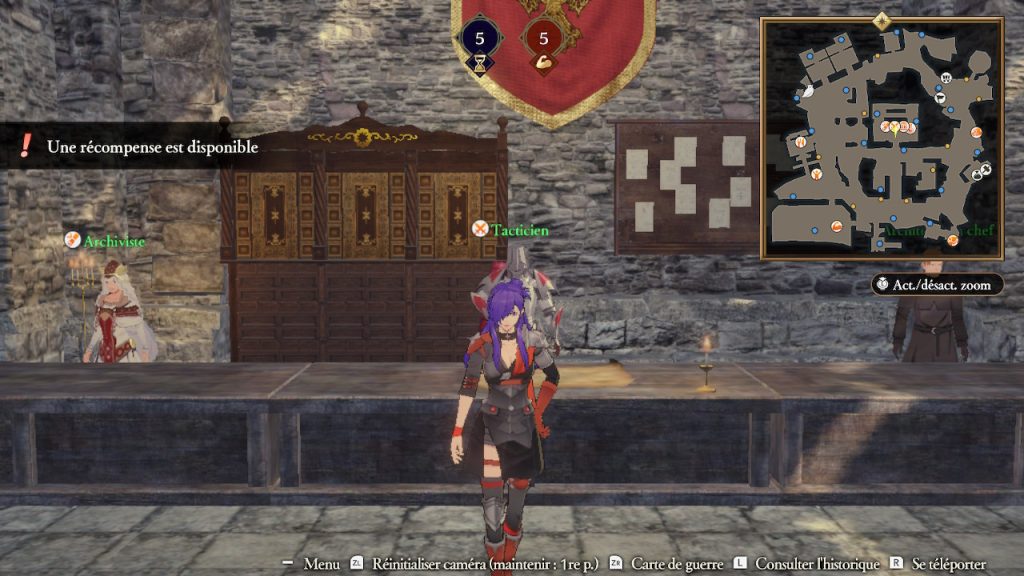1024x576 pixels.
Task: Toggle the minimap zoom label
Action: [x=937, y=285]
